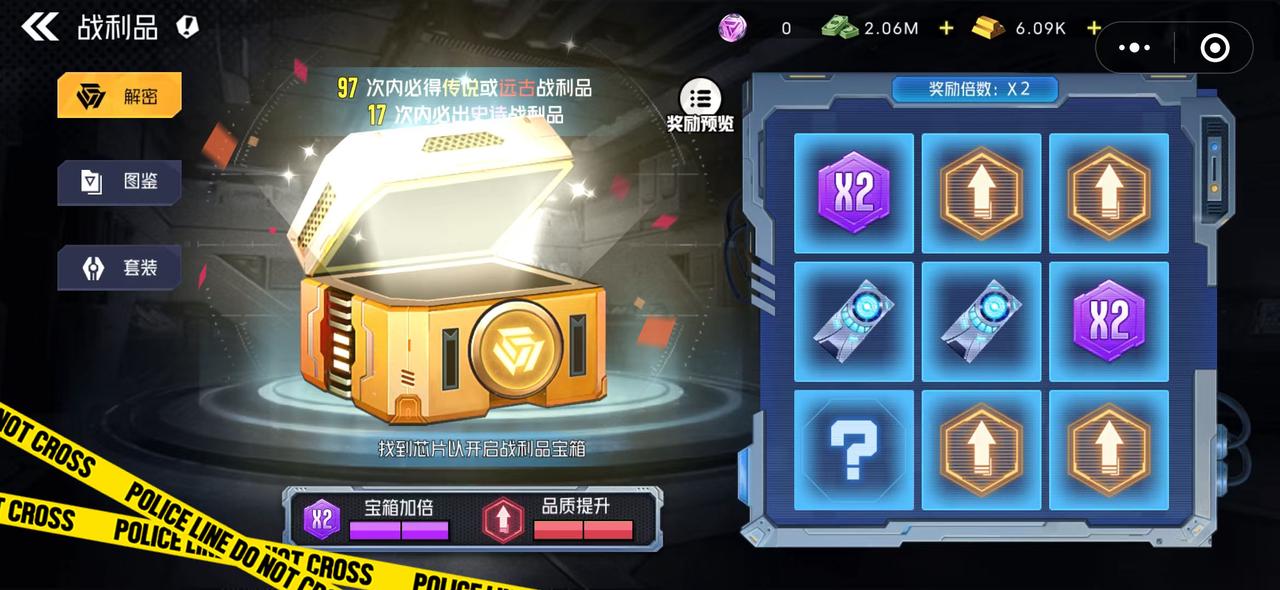Go back using the double-arrow button

pyautogui.click(x=40, y=27)
